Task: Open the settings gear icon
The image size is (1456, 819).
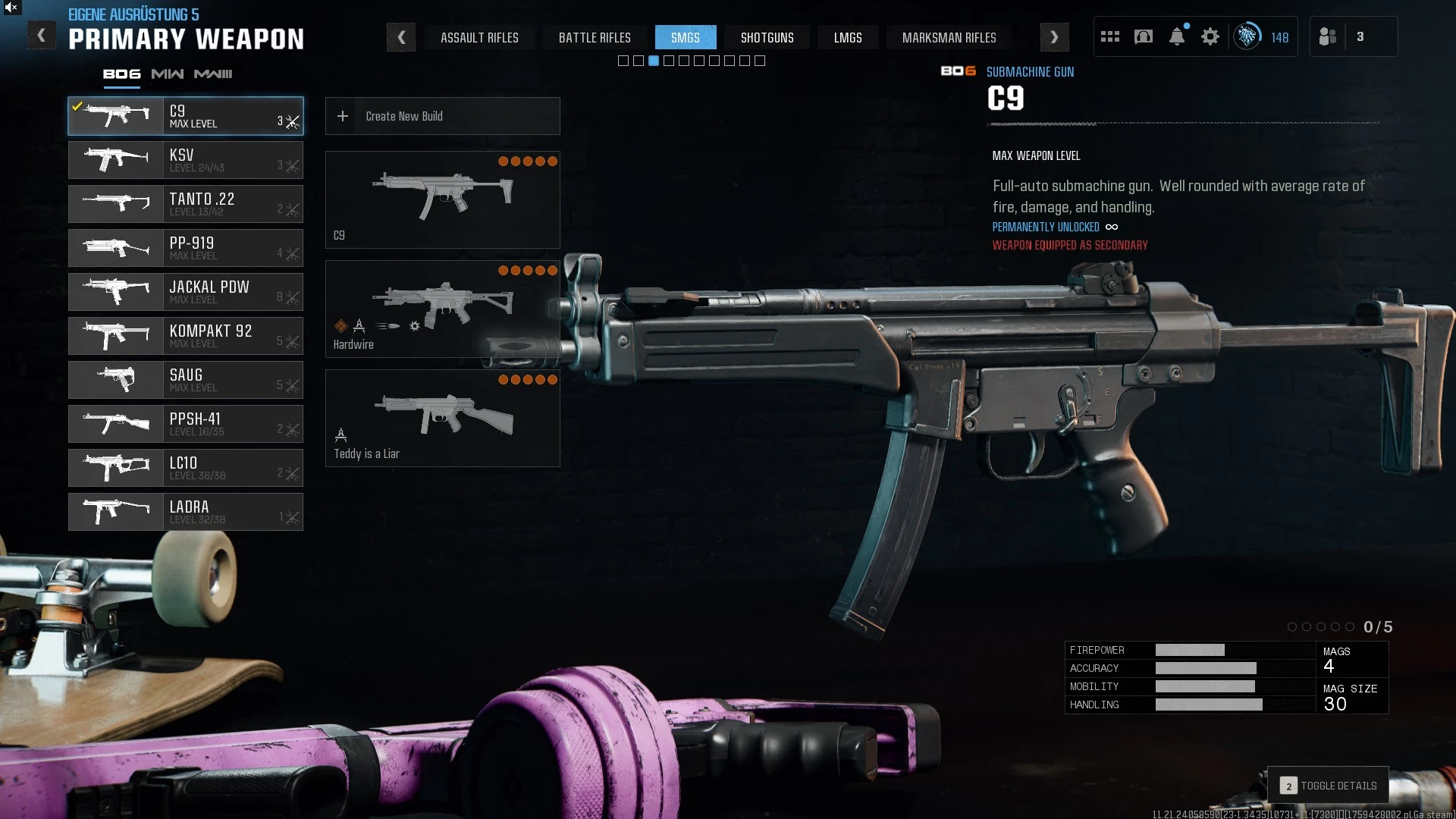Action: (1210, 36)
